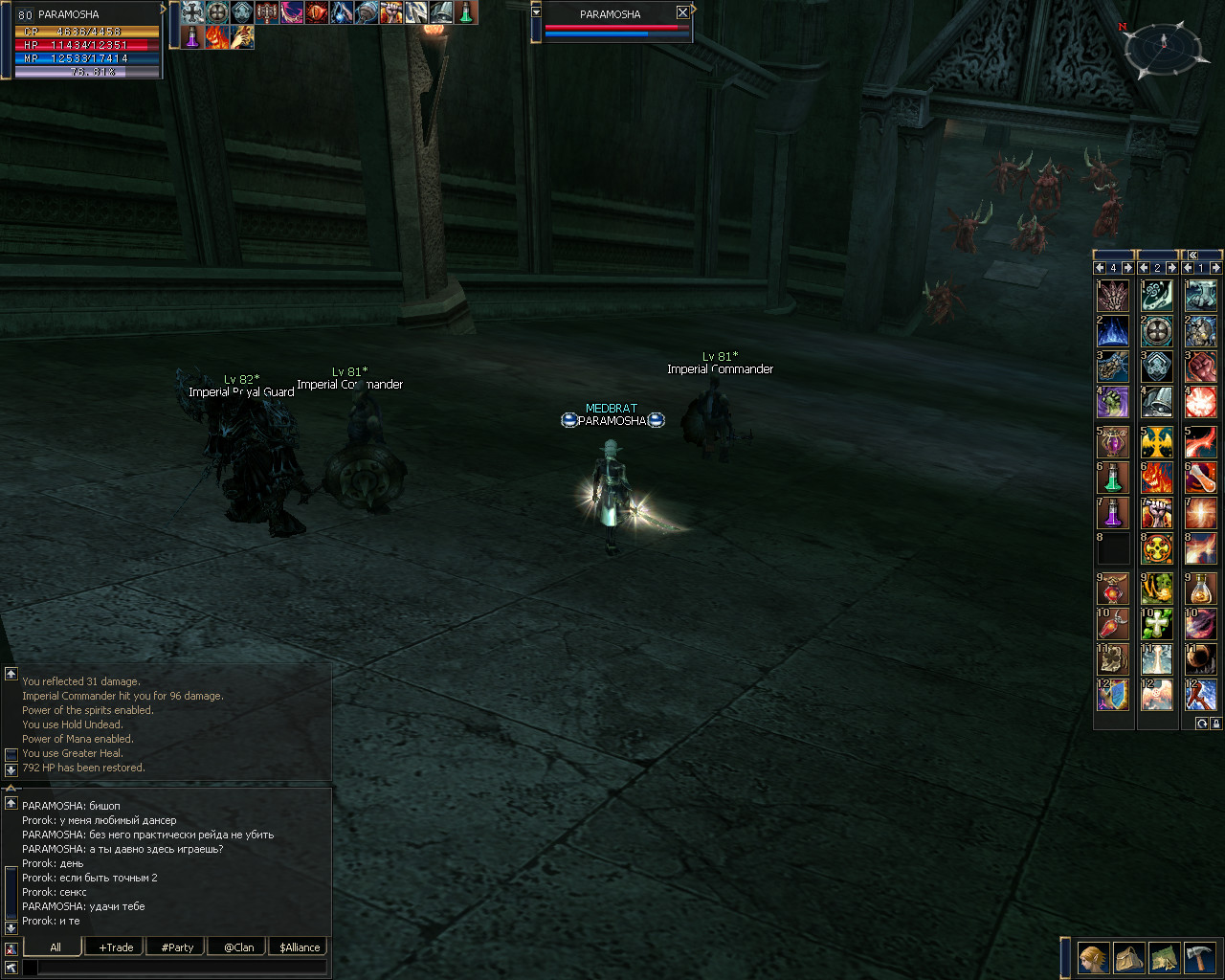
Task: Focus the chat text input box
Action: [x=182, y=968]
